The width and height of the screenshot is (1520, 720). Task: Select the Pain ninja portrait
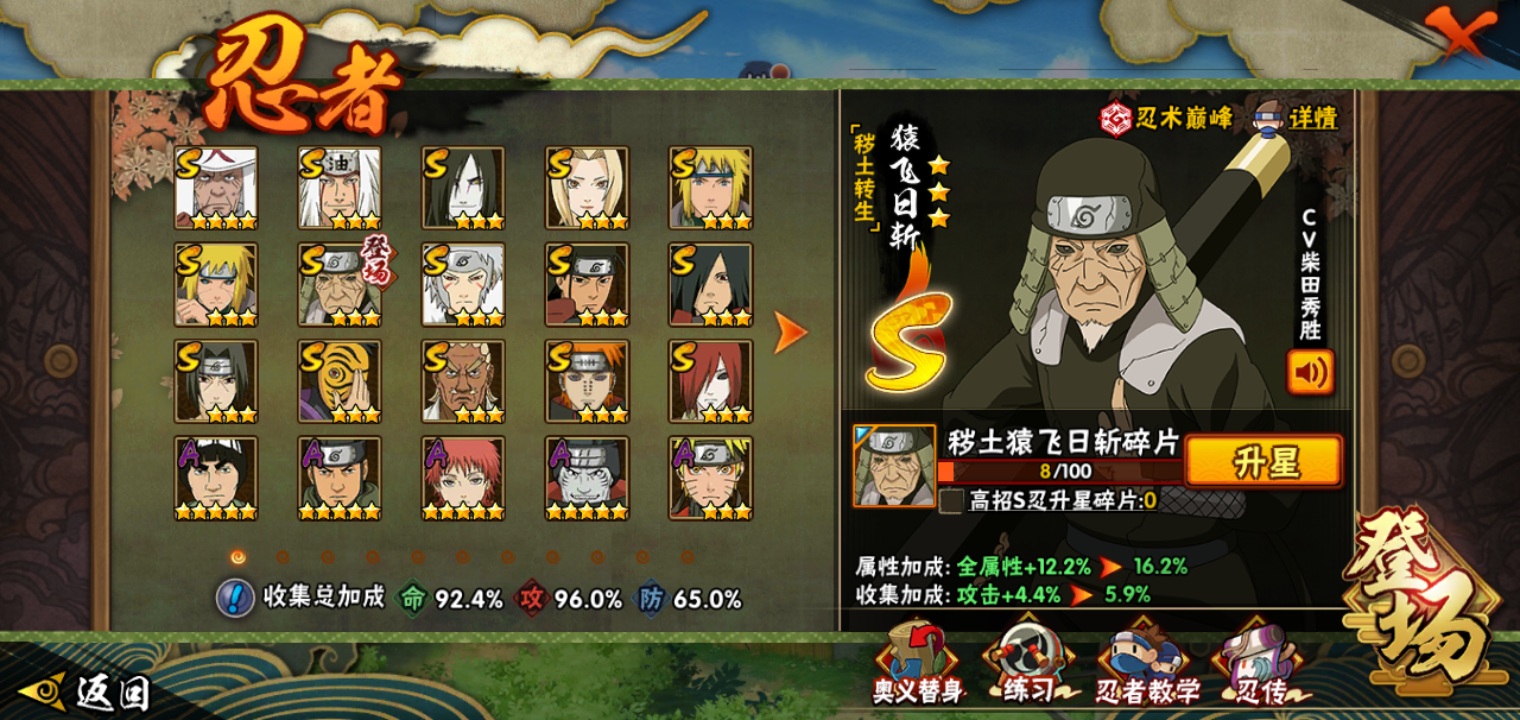[x=587, y=381]
